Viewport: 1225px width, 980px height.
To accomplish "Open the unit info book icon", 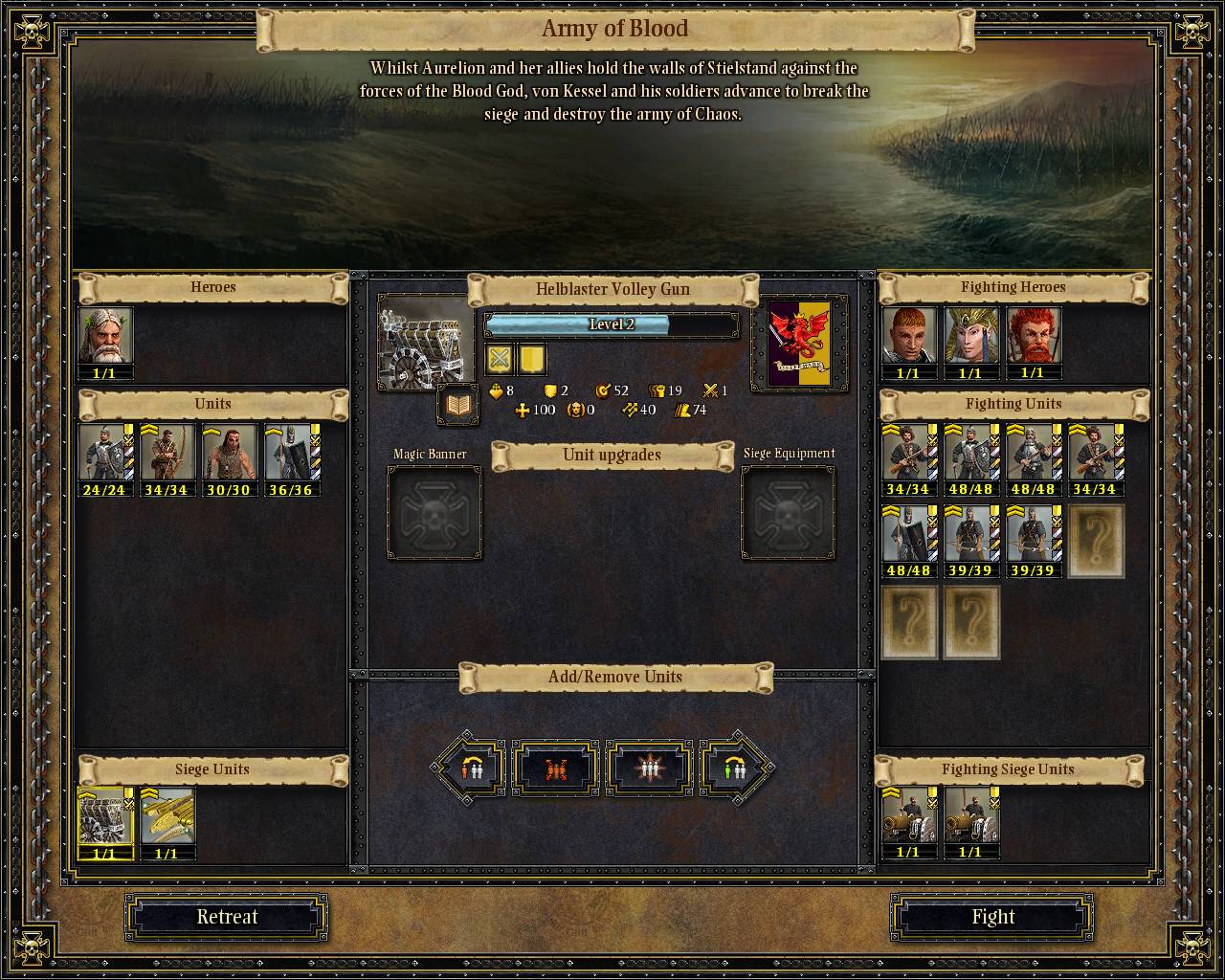I will pos(458,407).
